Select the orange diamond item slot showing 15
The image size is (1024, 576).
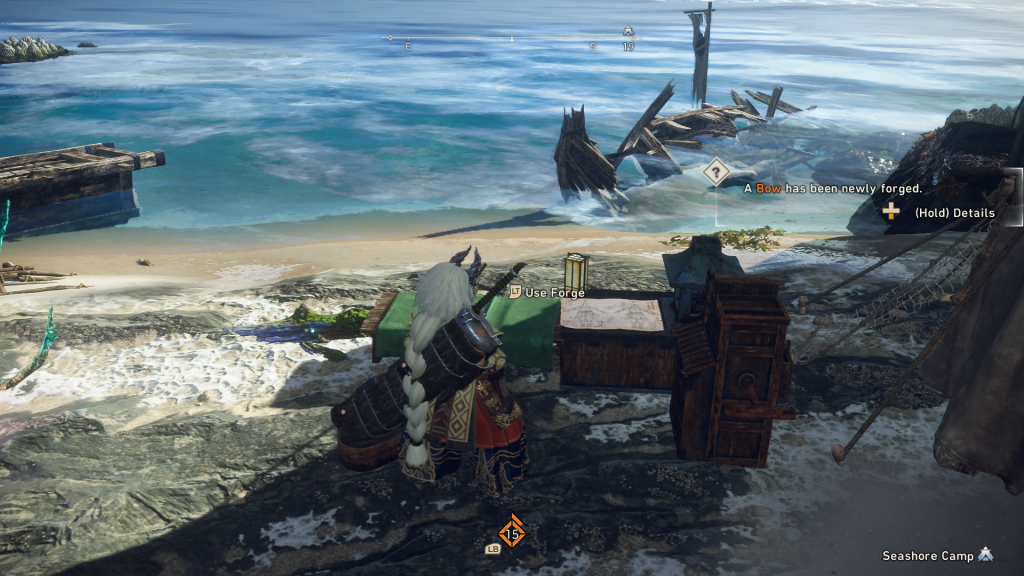point(512,532)
